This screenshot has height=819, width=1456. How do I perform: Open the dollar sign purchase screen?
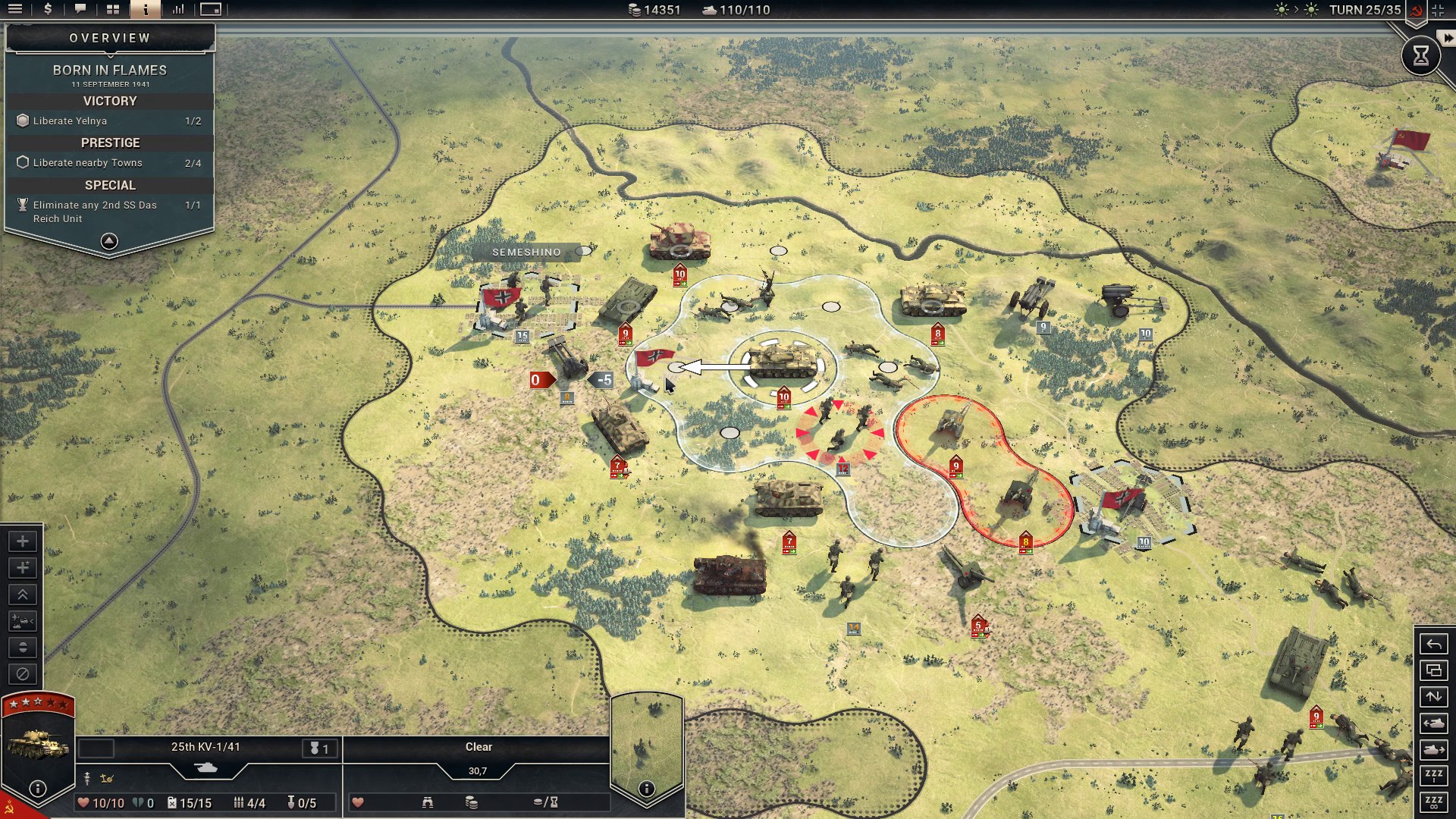tap(48, 10)
